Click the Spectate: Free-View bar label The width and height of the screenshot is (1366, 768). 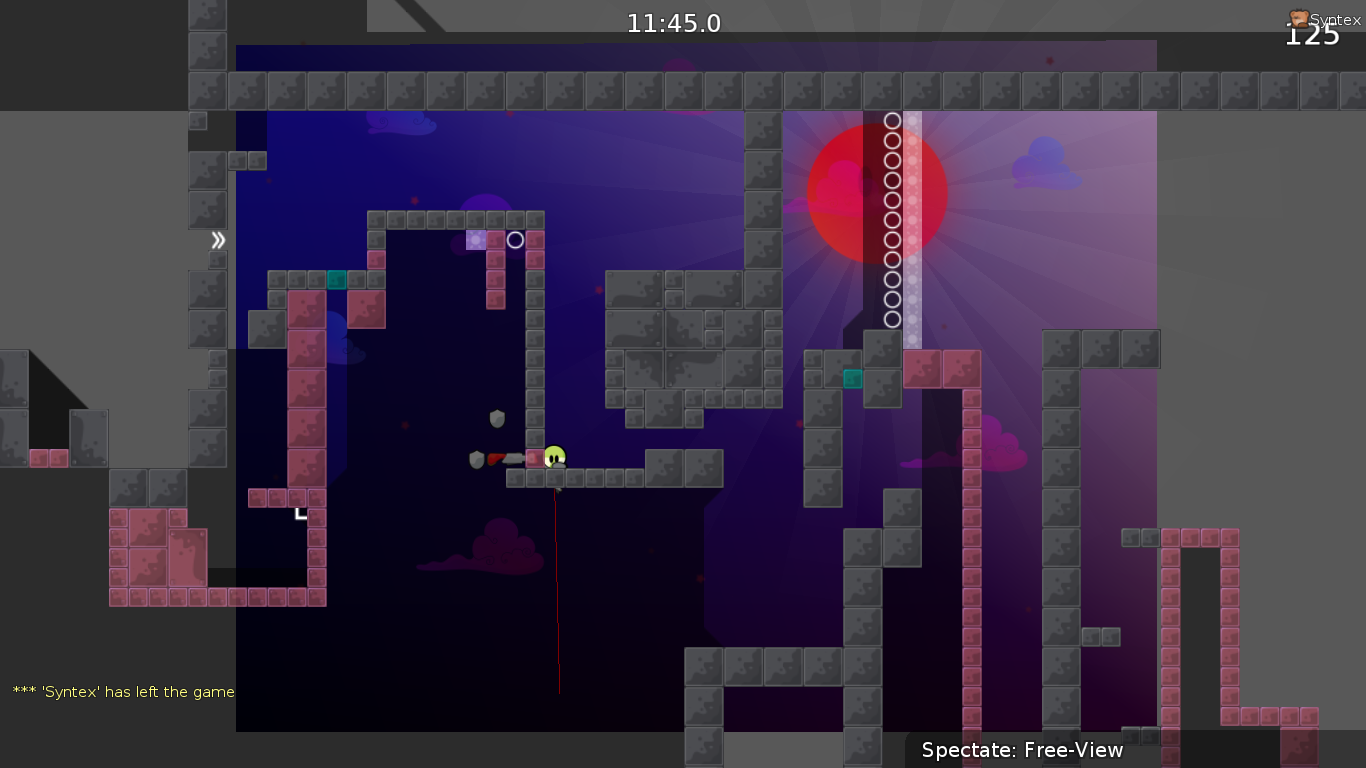coord(1022,750)
